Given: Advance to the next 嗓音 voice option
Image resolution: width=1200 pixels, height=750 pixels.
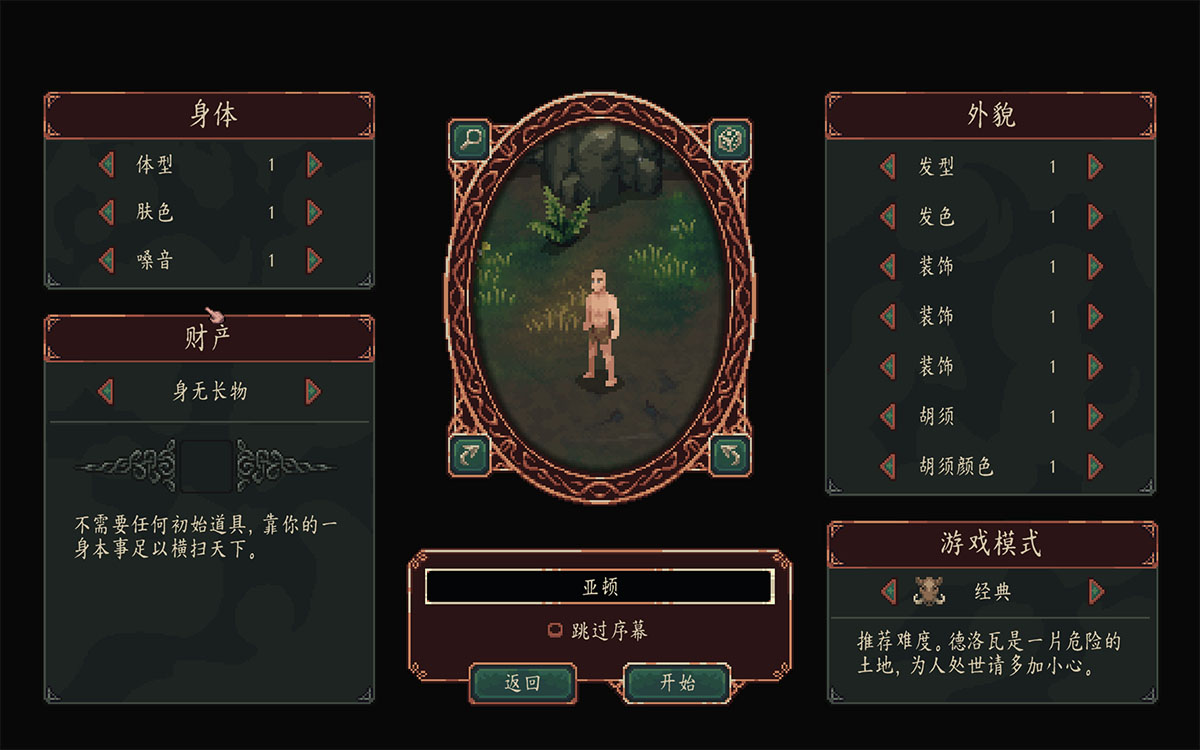Looking at the screenshot, I should click(314, 260).
